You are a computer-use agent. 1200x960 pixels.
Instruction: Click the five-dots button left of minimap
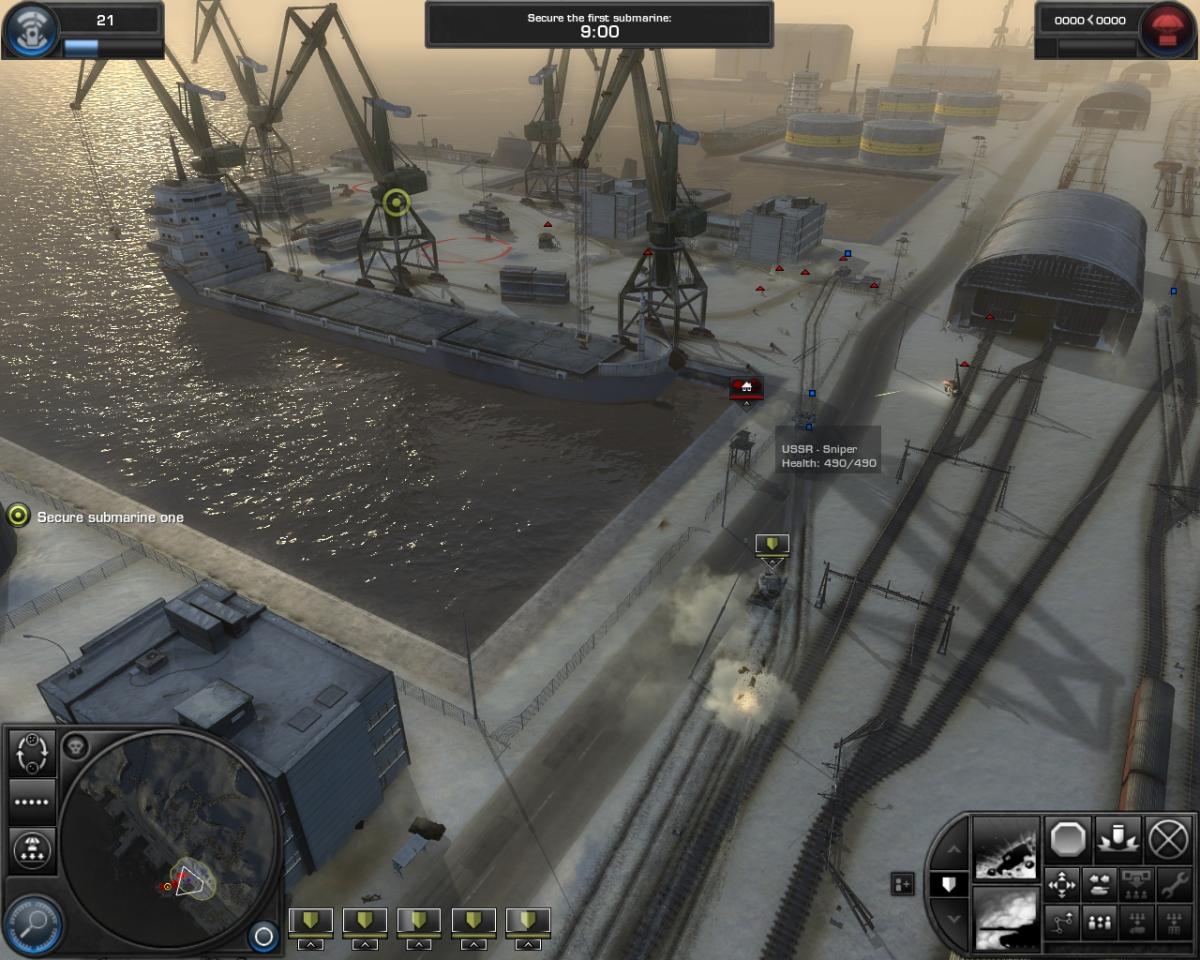[x=31, y=802]
